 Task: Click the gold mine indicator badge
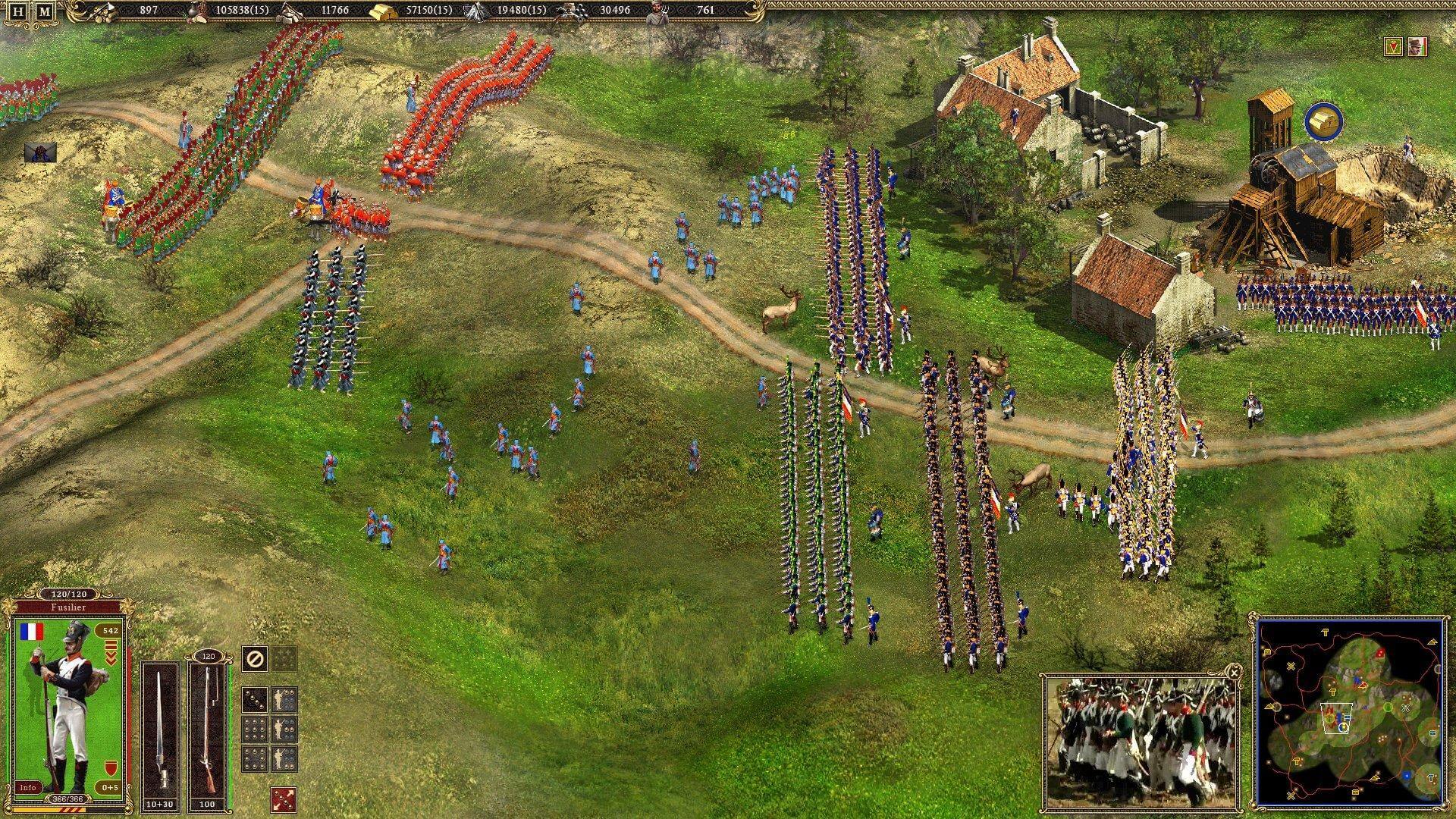tap(1323, 123)
